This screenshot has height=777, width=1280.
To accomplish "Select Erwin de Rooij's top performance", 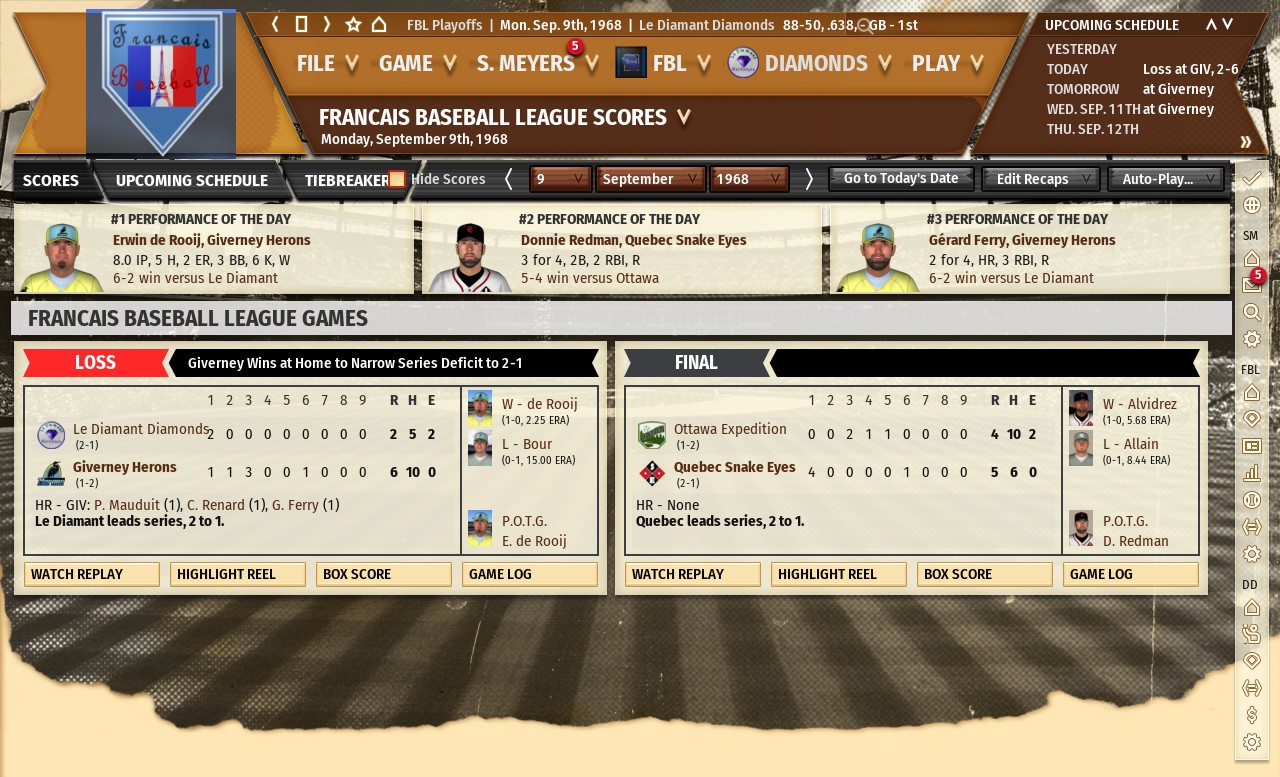I will 211,241.
